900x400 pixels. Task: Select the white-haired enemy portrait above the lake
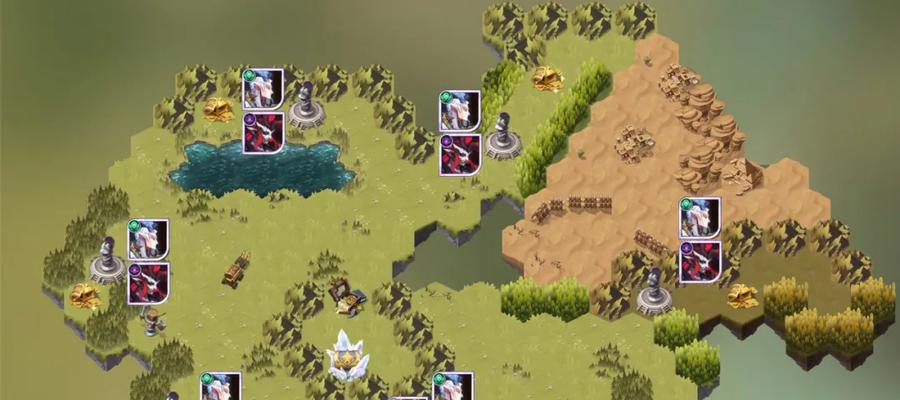coord(263,89)
